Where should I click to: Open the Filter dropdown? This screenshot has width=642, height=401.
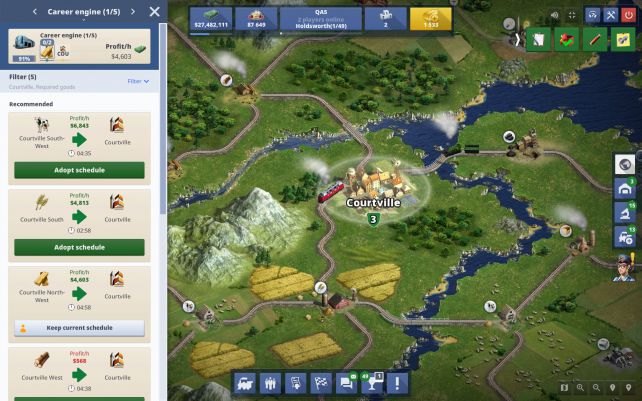pos(138,81)
